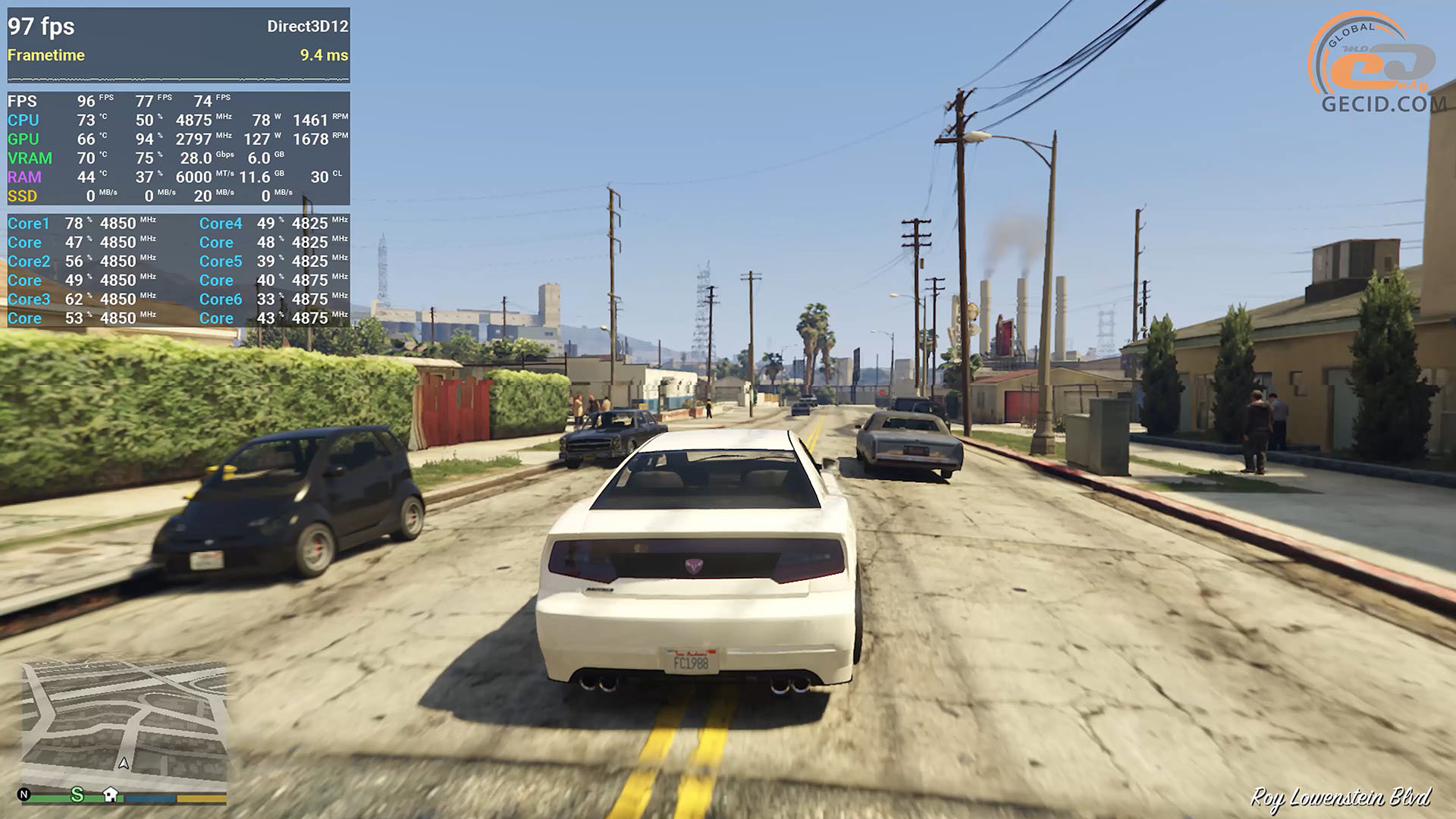Select the white player arrow on minimap

point(124,763)
